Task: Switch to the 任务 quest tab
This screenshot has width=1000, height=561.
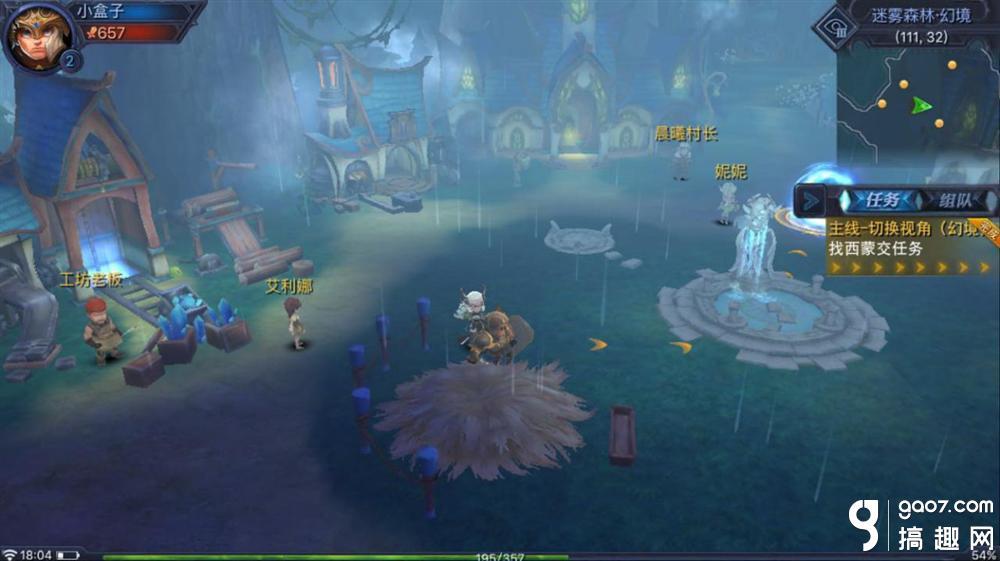Action: (x=875, y=200)
